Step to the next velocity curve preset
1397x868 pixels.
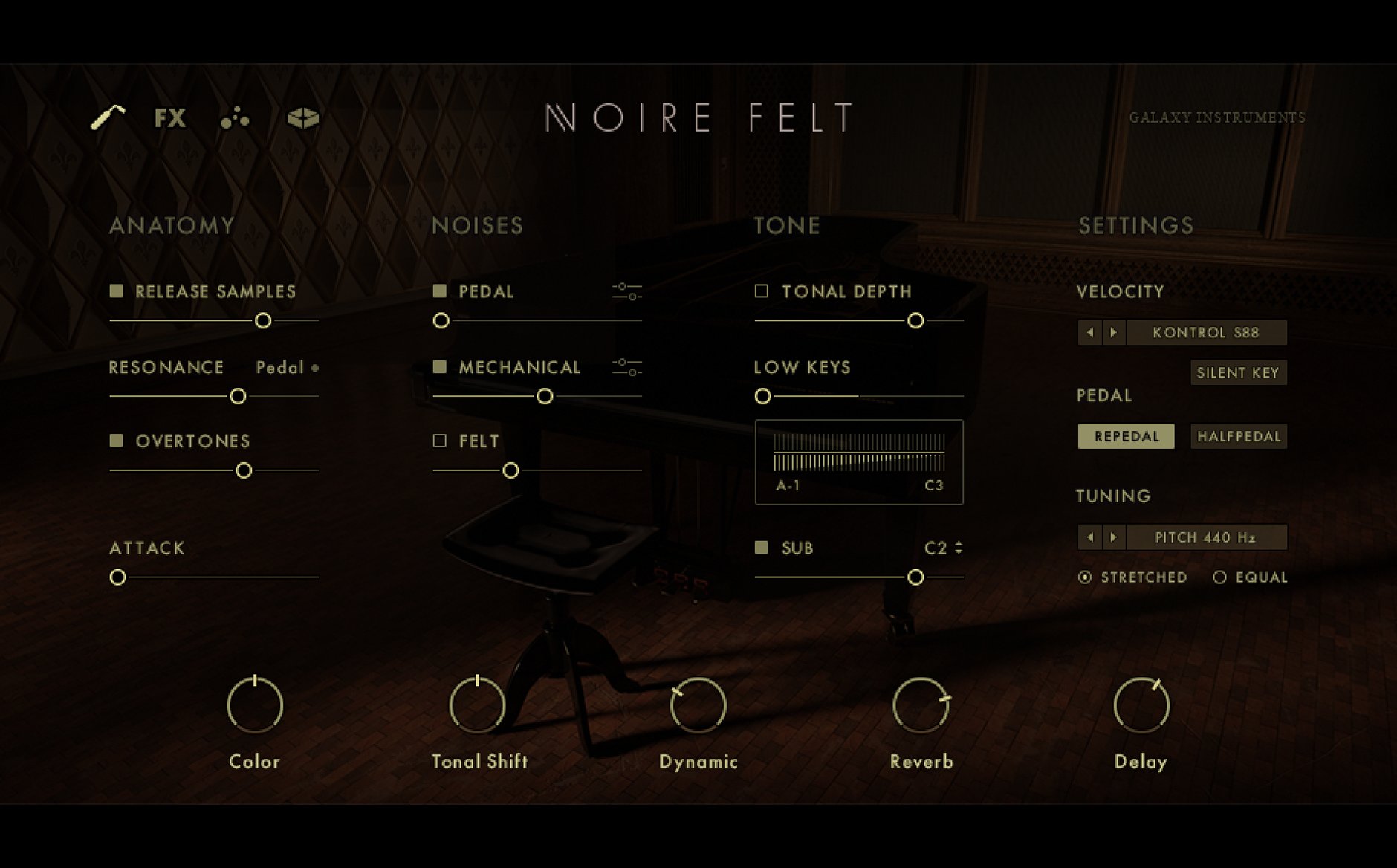[1113, 332]
